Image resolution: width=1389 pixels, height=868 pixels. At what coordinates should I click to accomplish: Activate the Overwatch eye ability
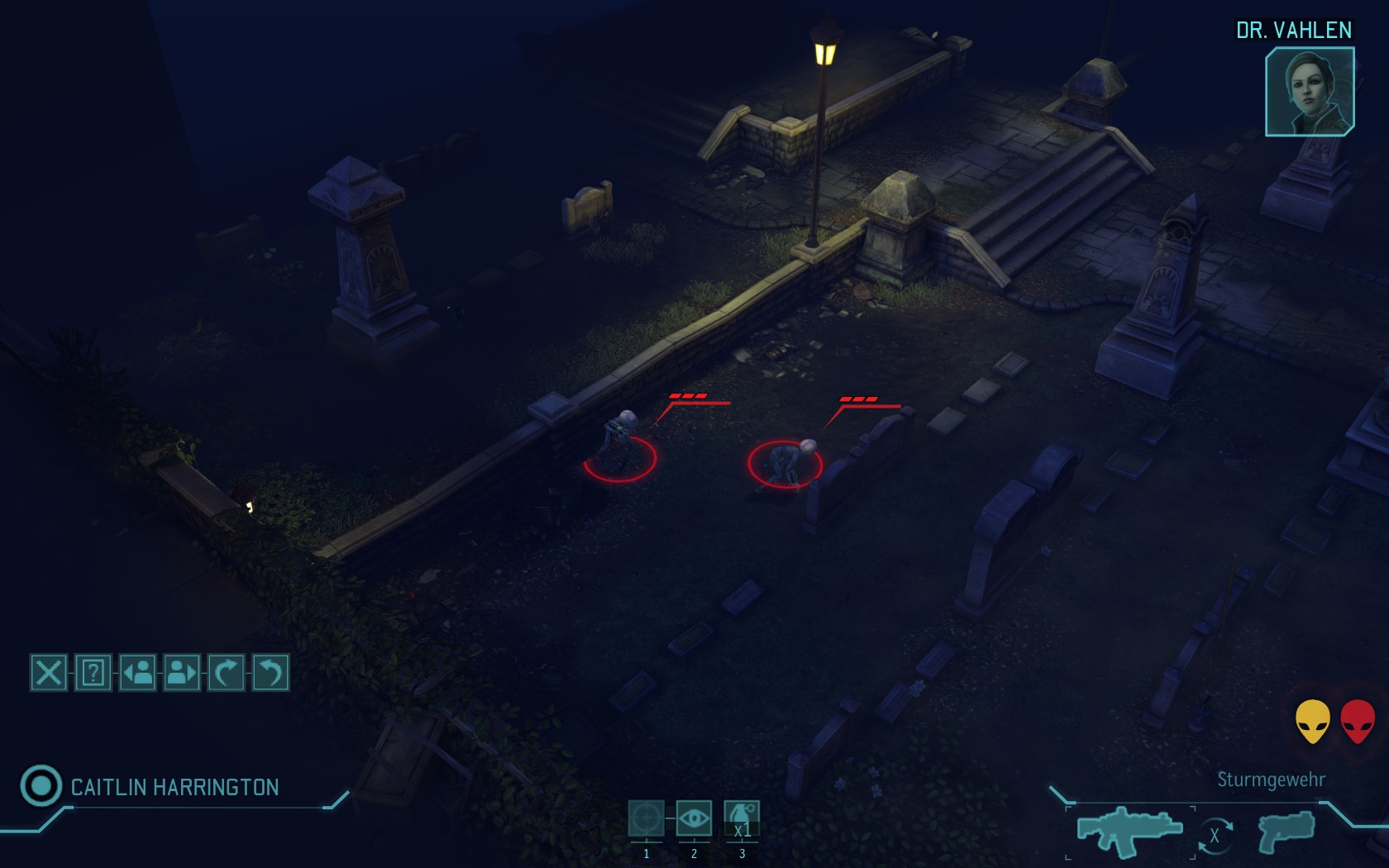694,819
